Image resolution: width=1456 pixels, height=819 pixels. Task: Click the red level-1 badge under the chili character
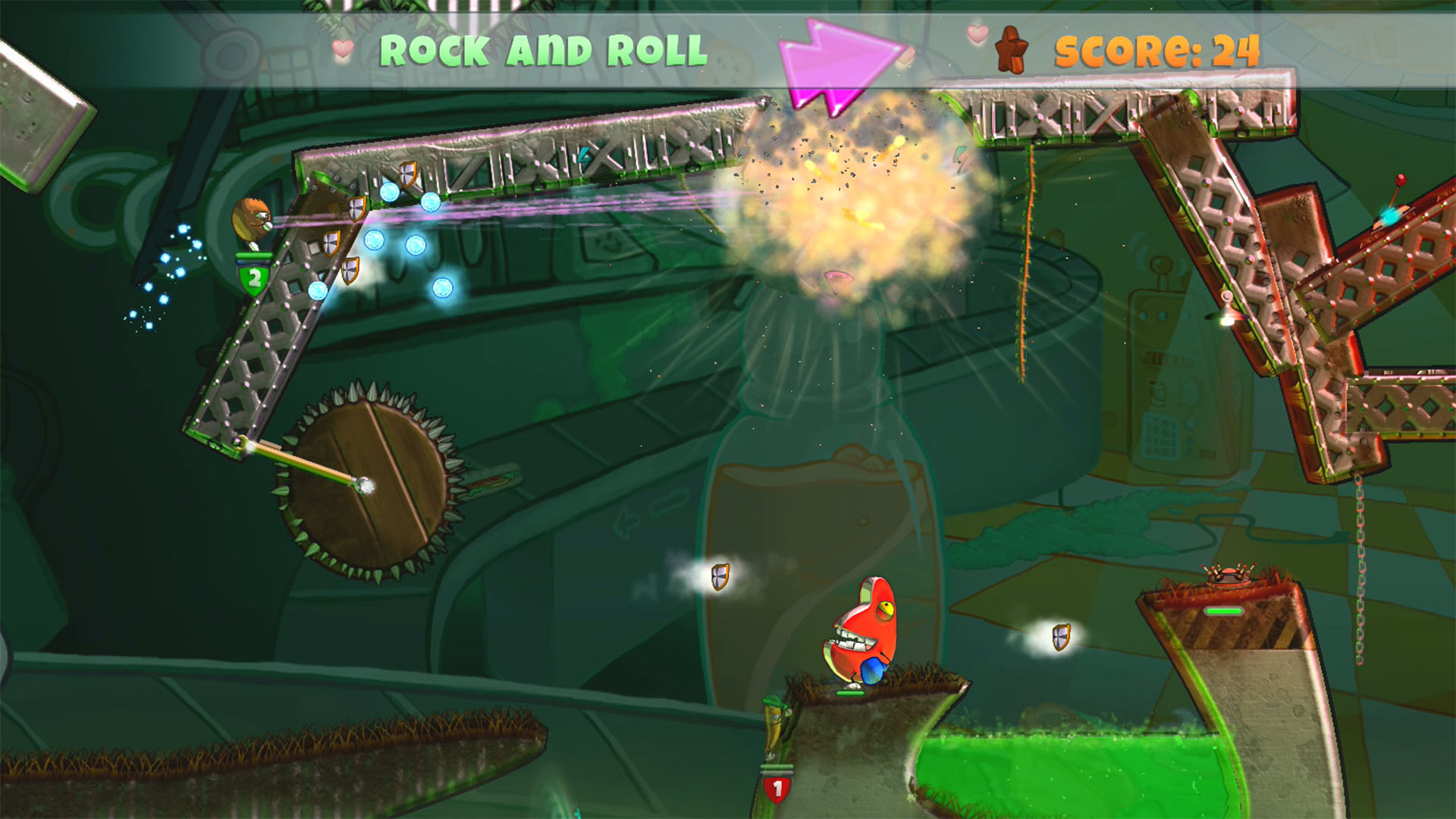point(777,789)
